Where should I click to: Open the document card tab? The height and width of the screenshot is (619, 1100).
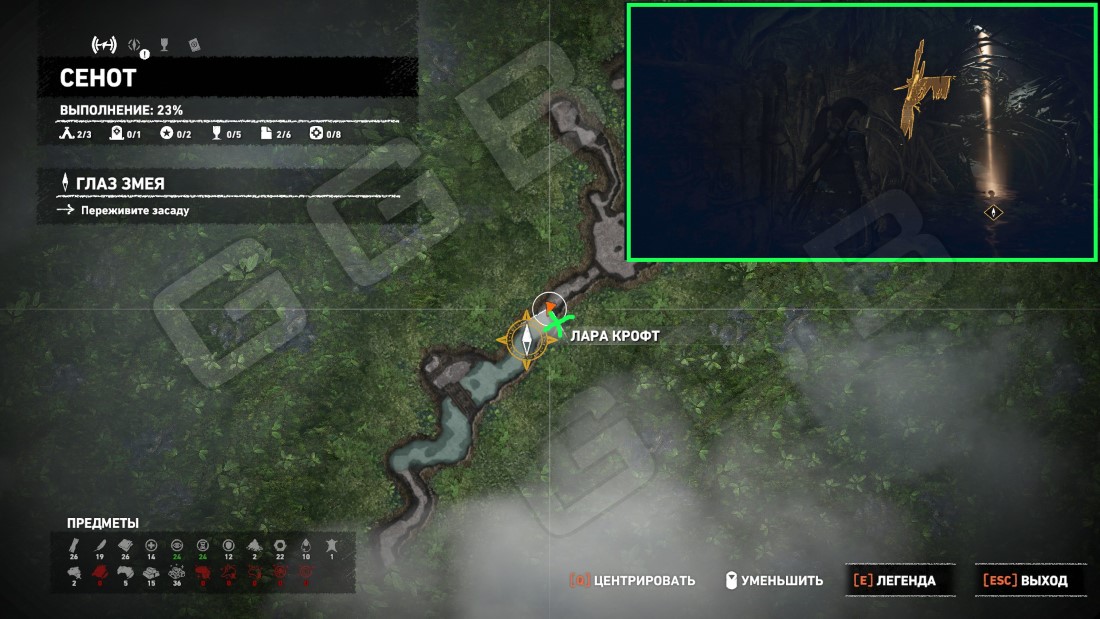click(194, 45)
